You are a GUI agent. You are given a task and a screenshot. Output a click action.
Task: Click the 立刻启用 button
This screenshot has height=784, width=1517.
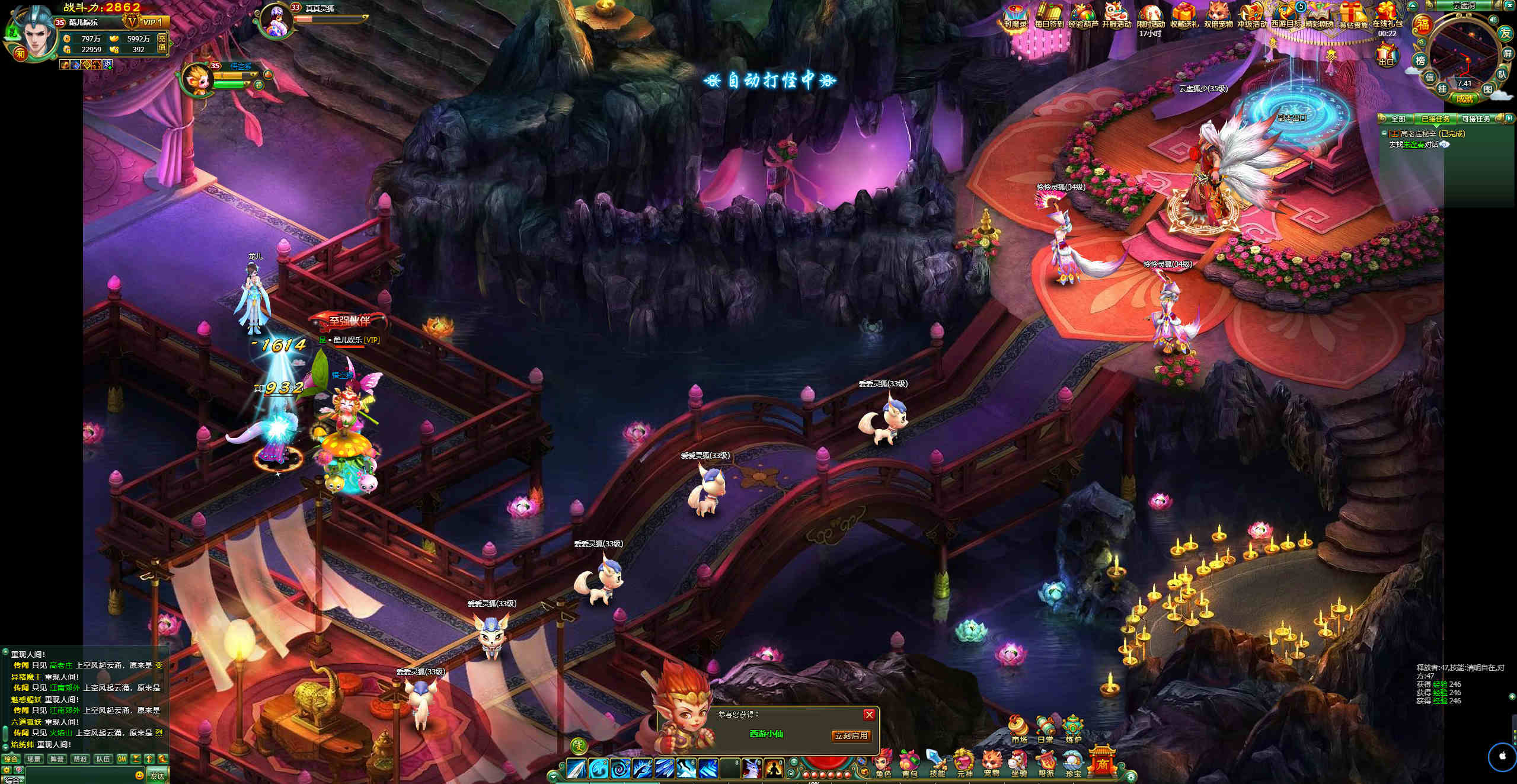(x=851, y=736)
